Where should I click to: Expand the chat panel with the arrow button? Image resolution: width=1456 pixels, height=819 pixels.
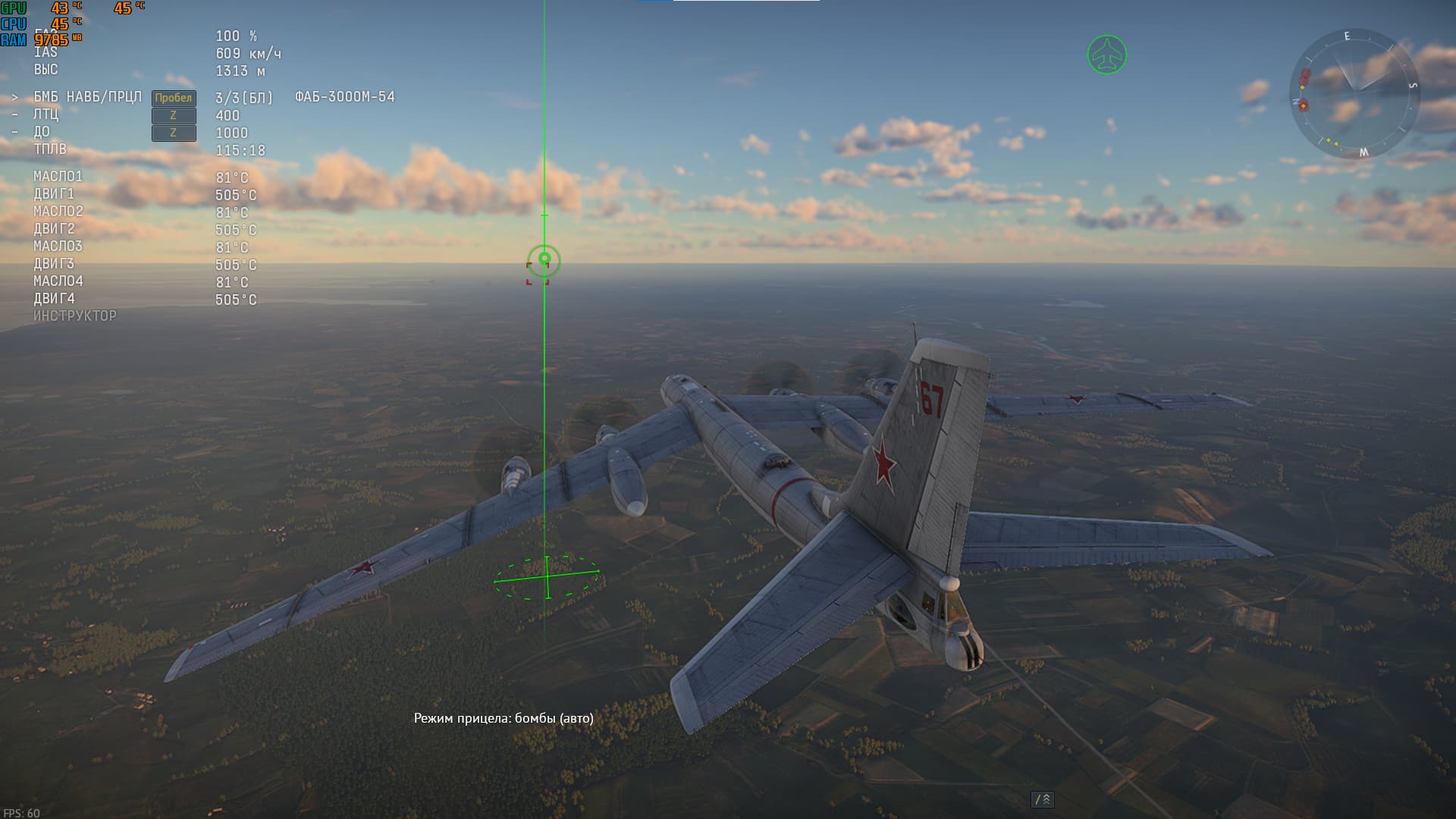(1043, 799)
